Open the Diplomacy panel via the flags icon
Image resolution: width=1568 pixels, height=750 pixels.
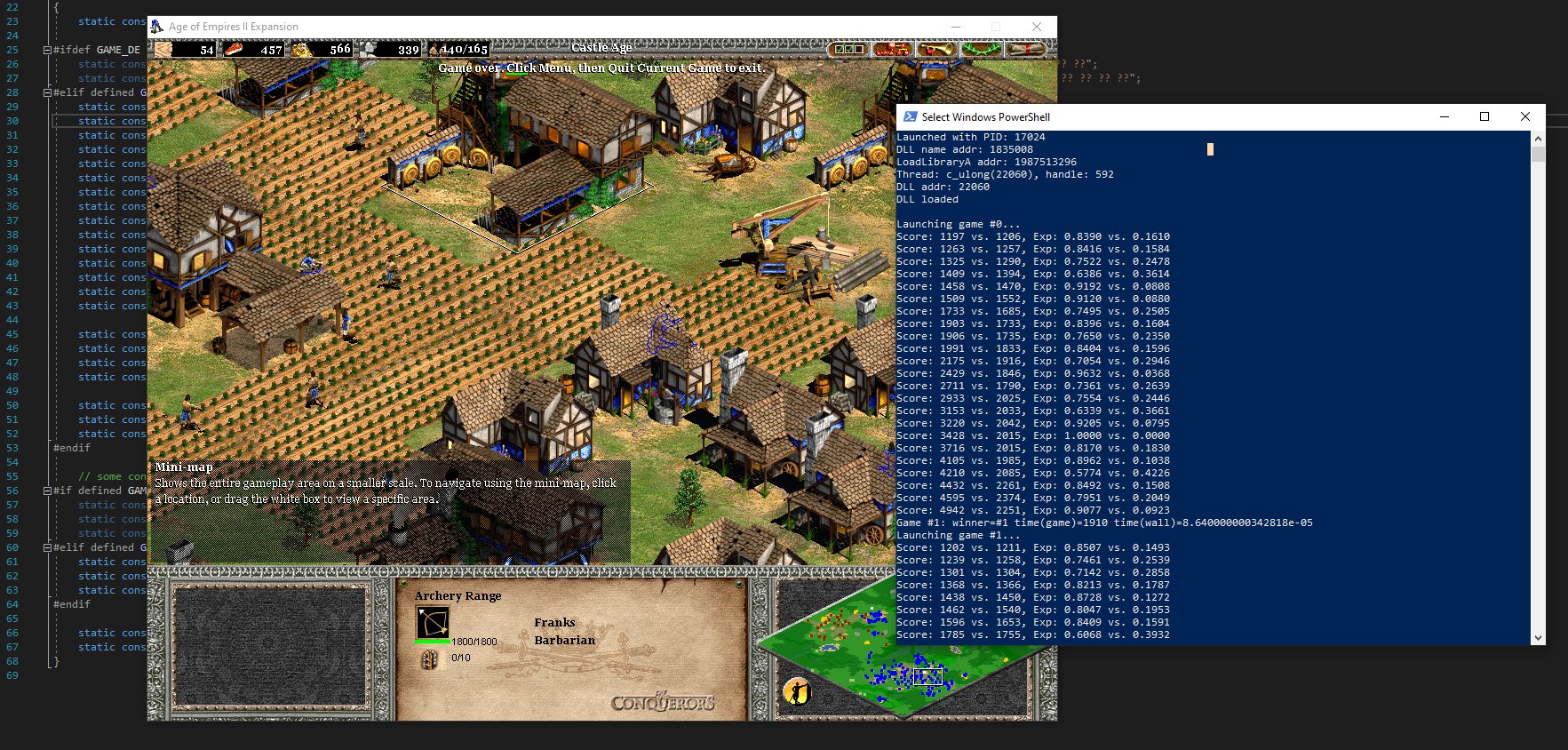pyautogui.click(x=848, y=49)
